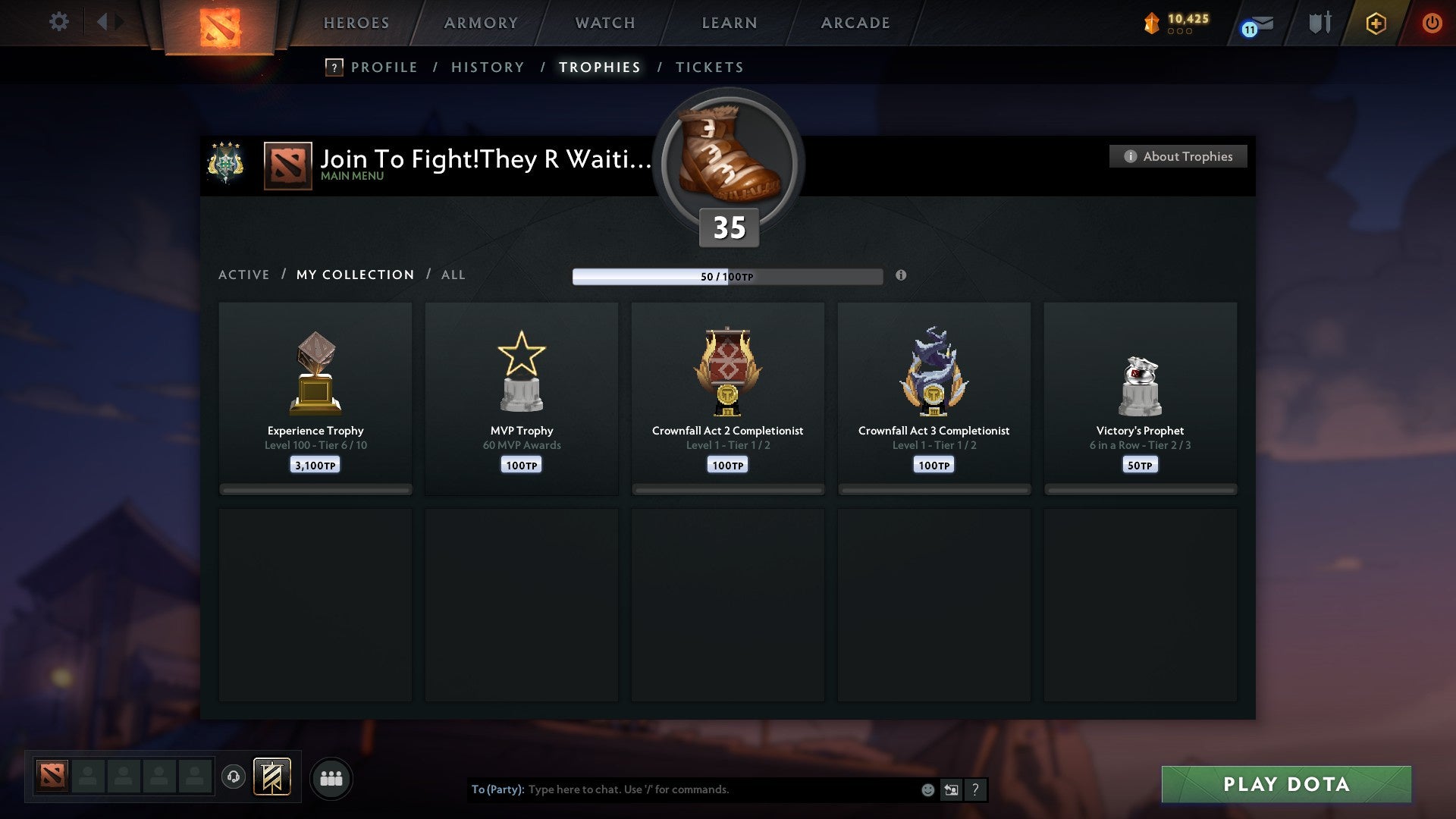The width and height of the screenshot is (1456, 819).
Task: Click the About Trophies button
Action: pos(1178,156)
